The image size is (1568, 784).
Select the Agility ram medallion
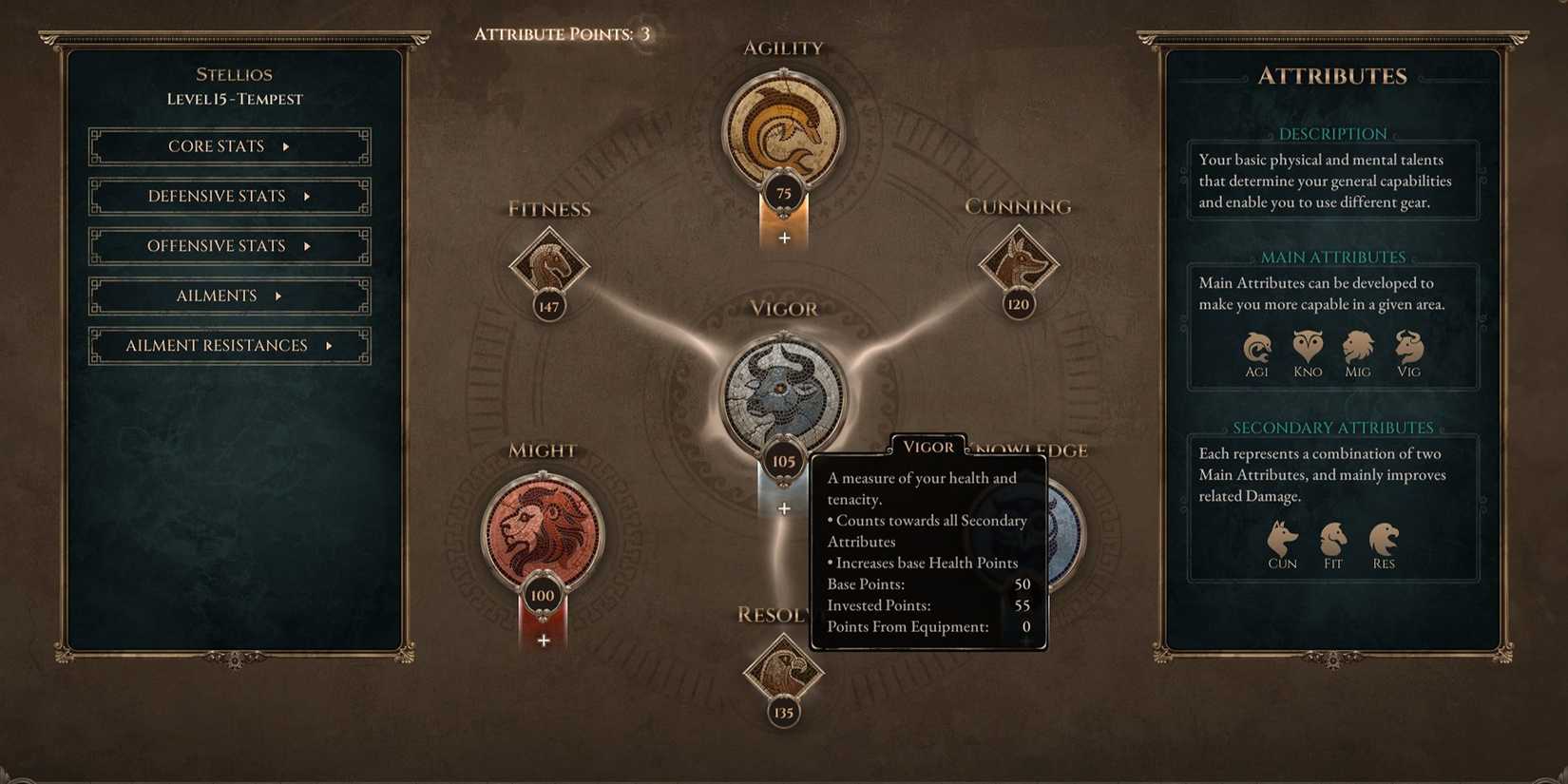point(783,128)
